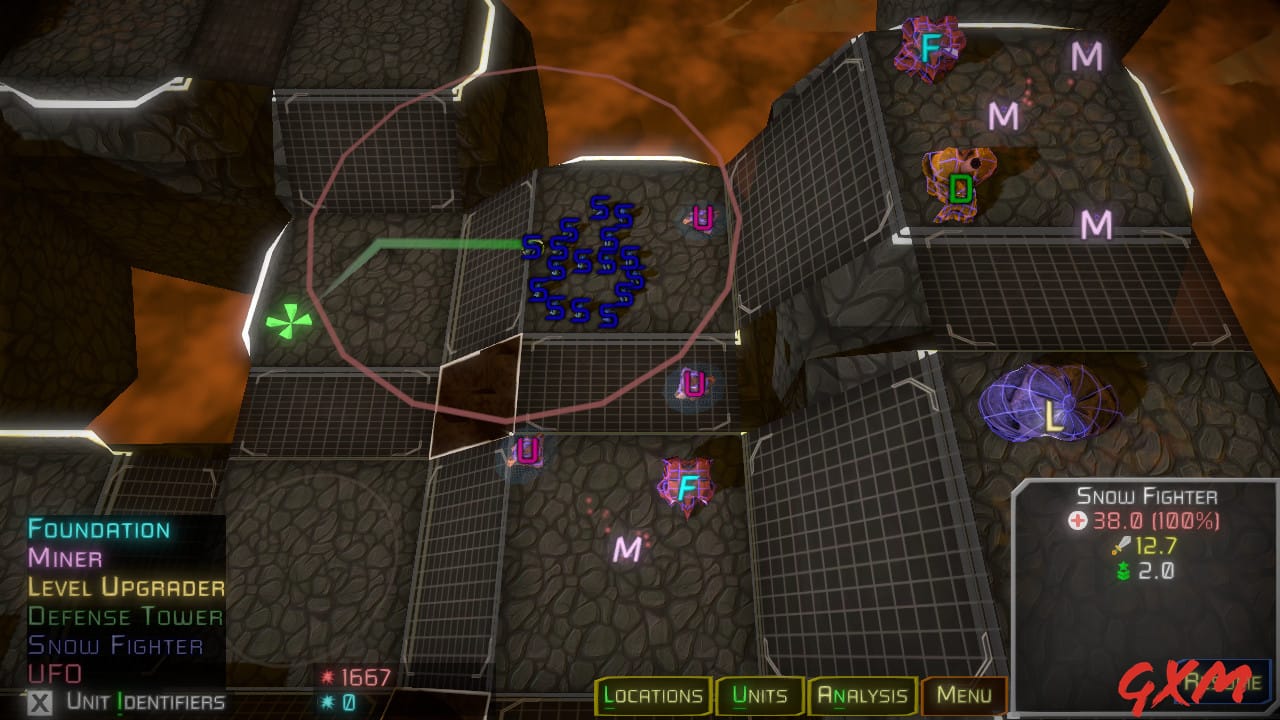Switch to the Units view
The height and width of the screenshot is (720, 1280).
[x=760, y=696]
